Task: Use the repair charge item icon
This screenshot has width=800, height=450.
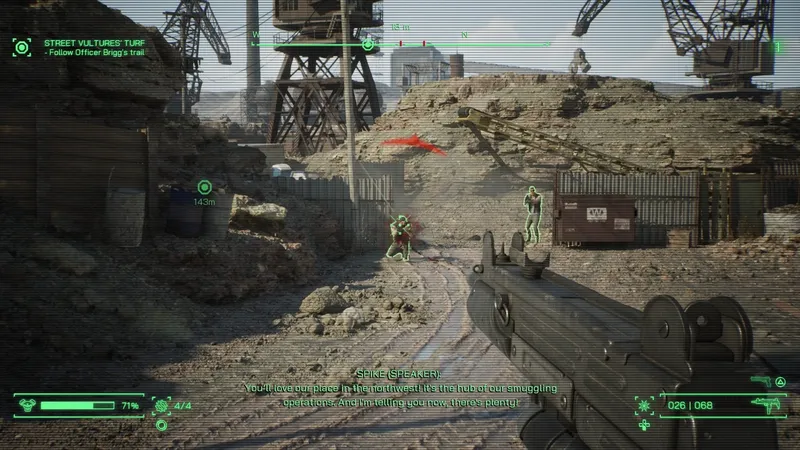Action: pos(161,406)
